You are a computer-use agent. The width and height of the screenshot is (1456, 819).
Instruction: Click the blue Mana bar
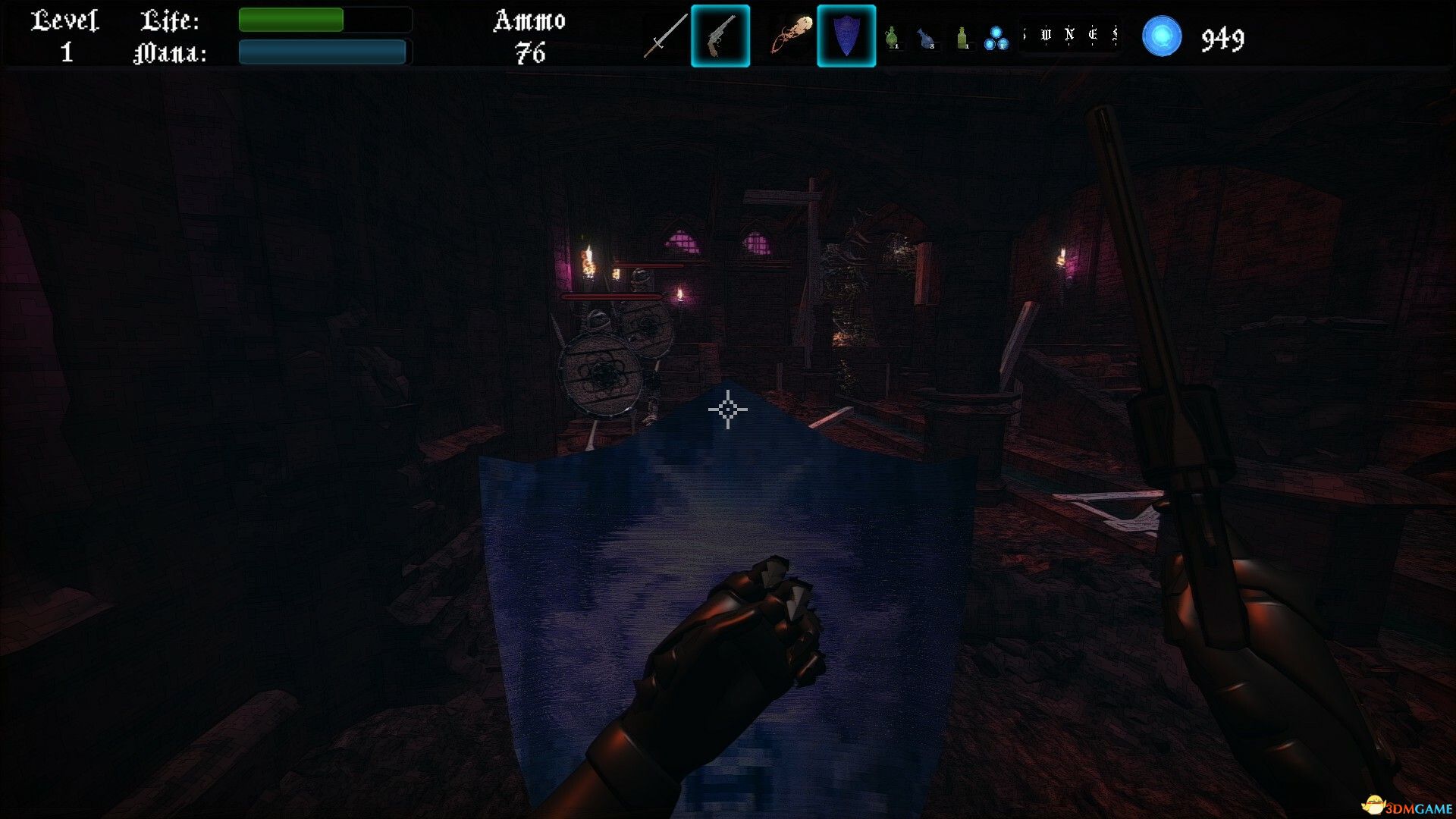[x=321, y=53]
